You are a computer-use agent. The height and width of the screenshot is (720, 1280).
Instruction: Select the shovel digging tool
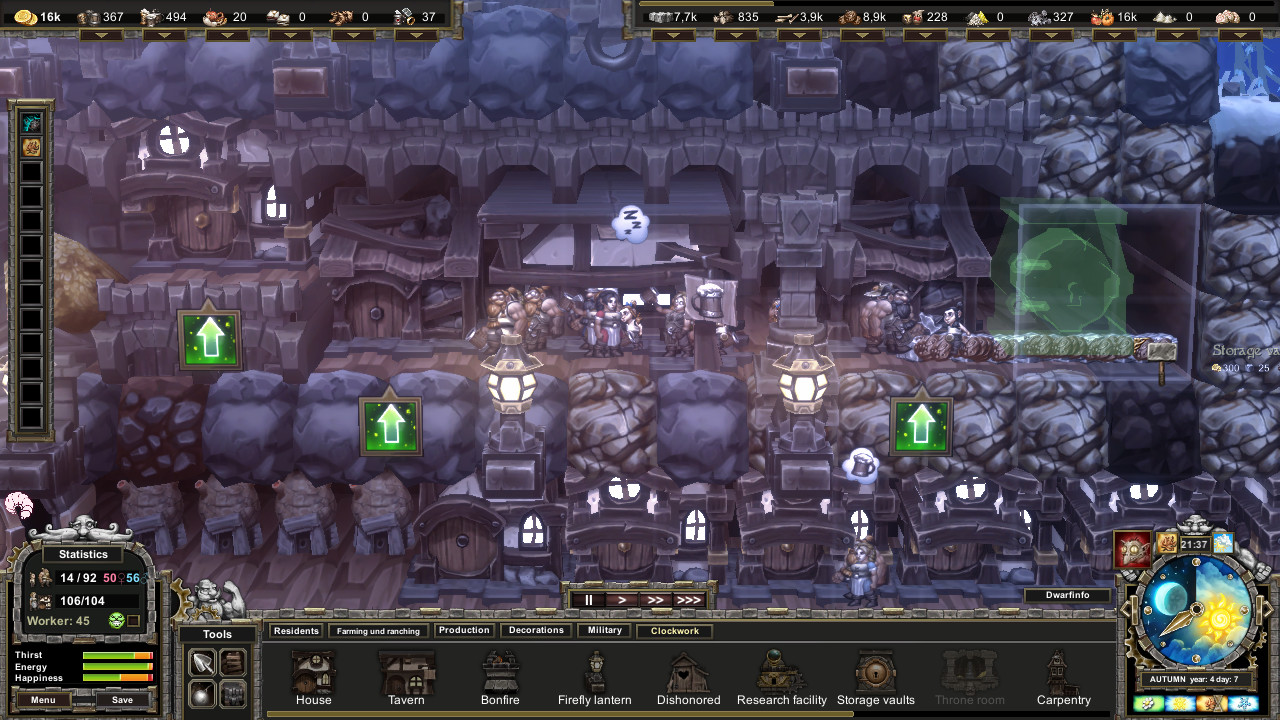point(202,661)
